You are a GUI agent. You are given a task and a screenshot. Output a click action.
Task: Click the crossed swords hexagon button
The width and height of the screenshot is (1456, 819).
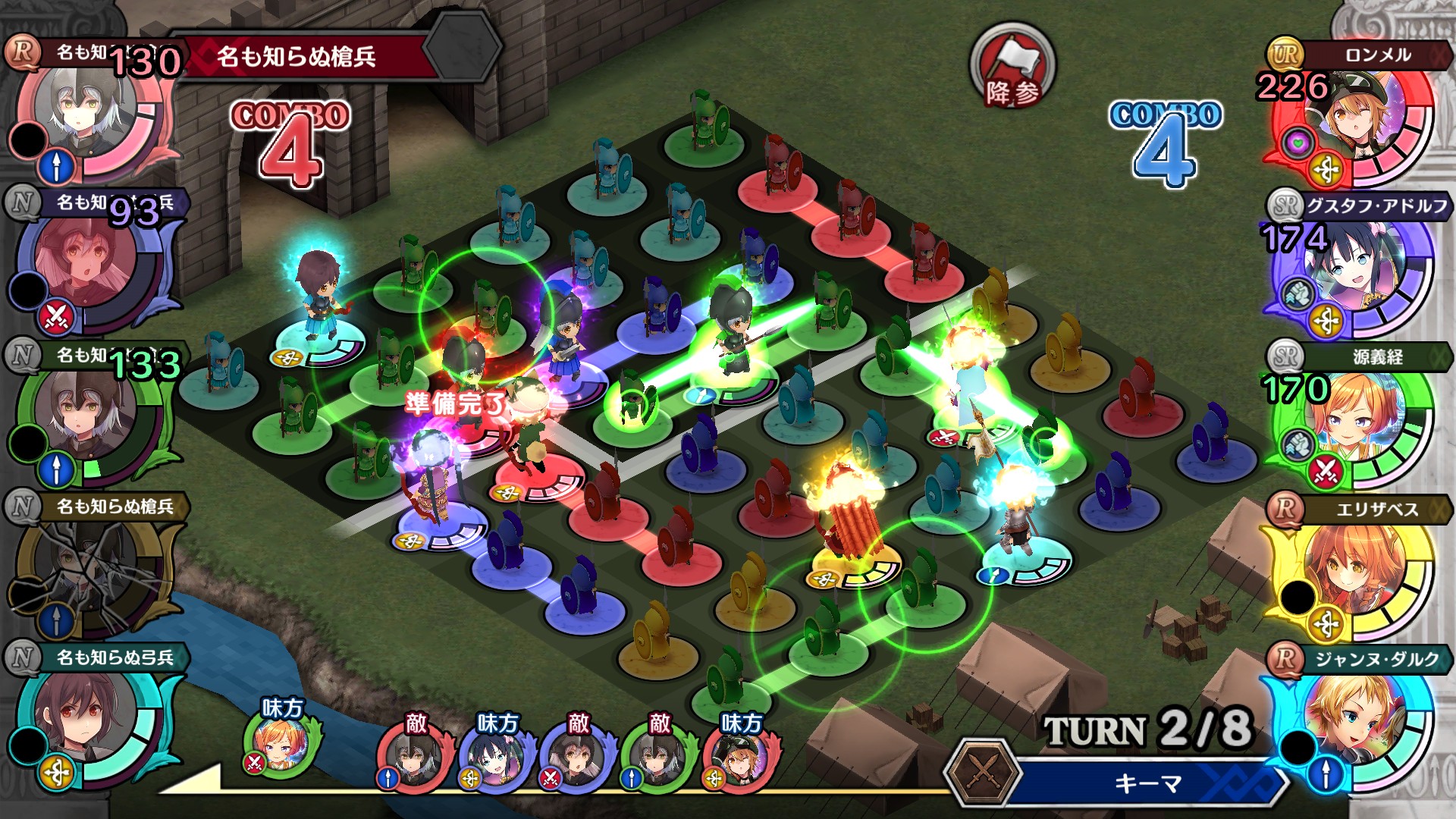tap(984, 773)
